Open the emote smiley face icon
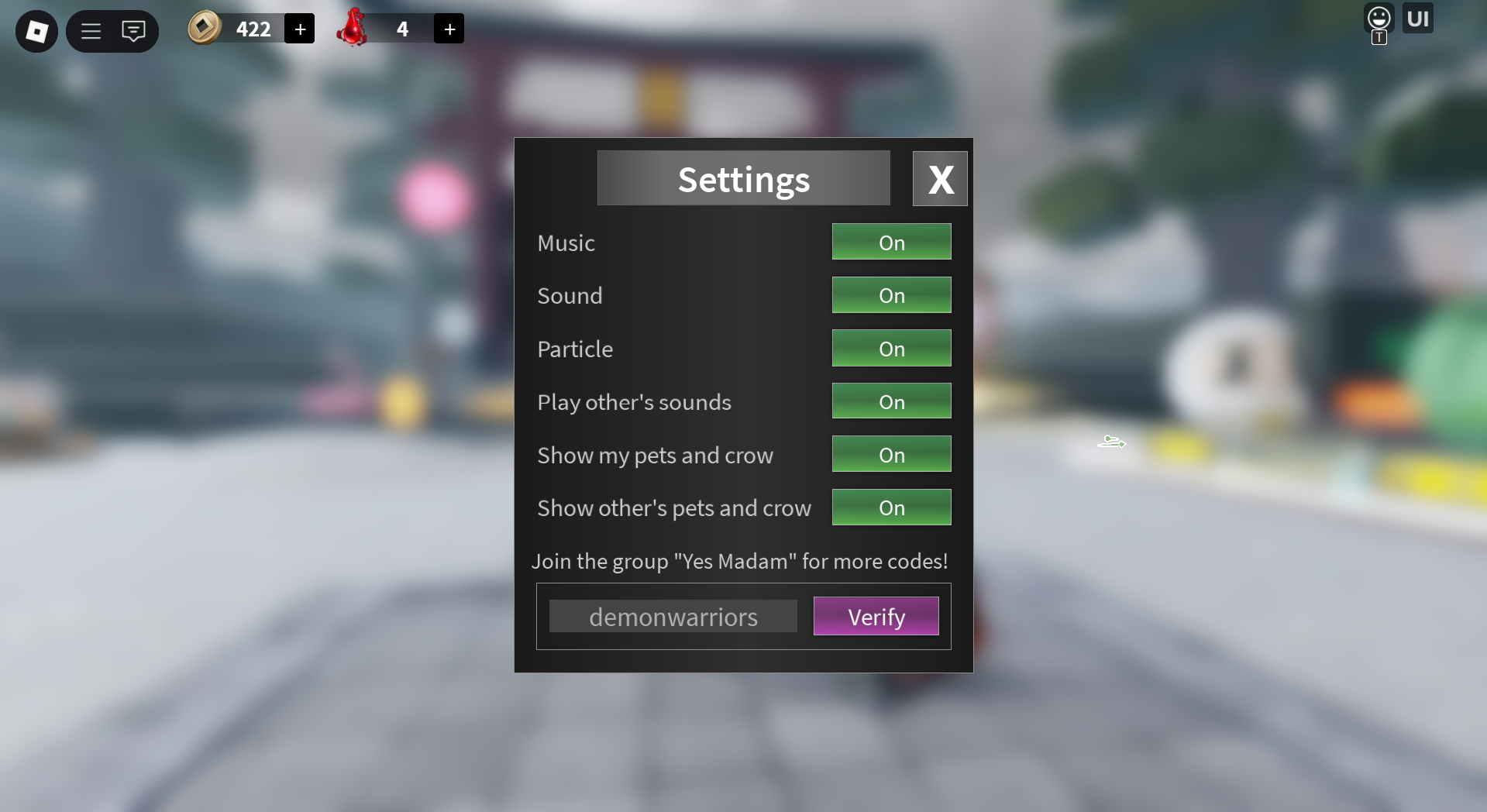1487x812 pixels. pos(1379,17)
